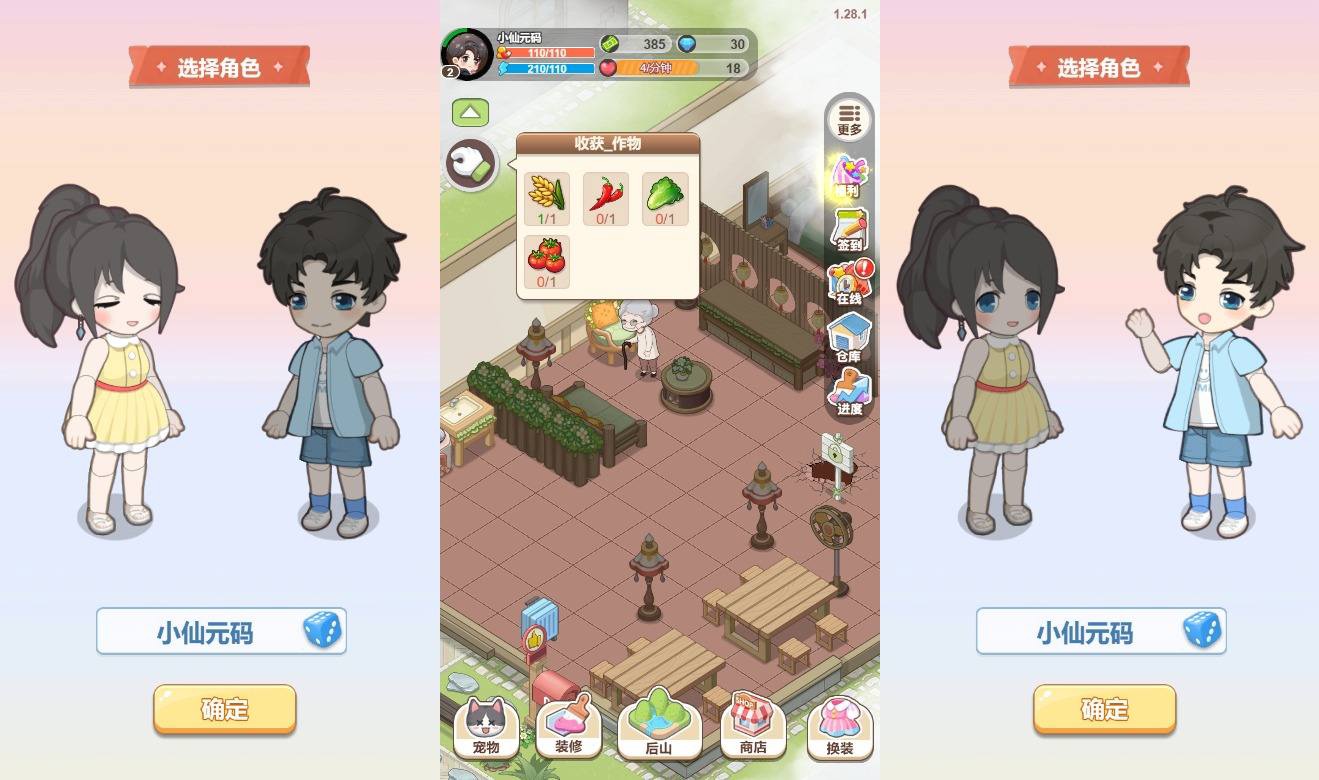Claim the 在线 online reward
Viewport: 1319px width, 780px height.
pyautogui.click(x=849, y=283)
